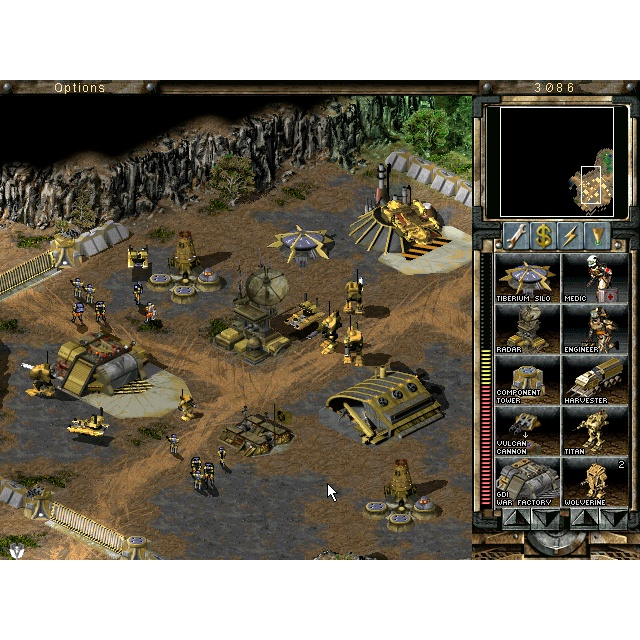Activate the wrench repair button
The image size is (640, 640).
coord(517,236)
